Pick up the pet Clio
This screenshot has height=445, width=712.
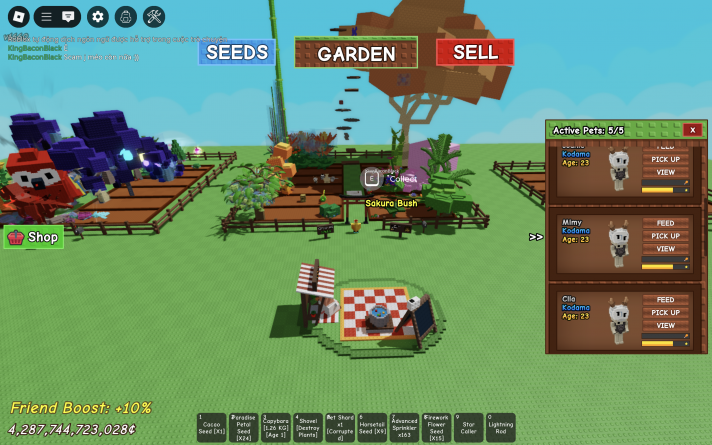pos(665,312)
